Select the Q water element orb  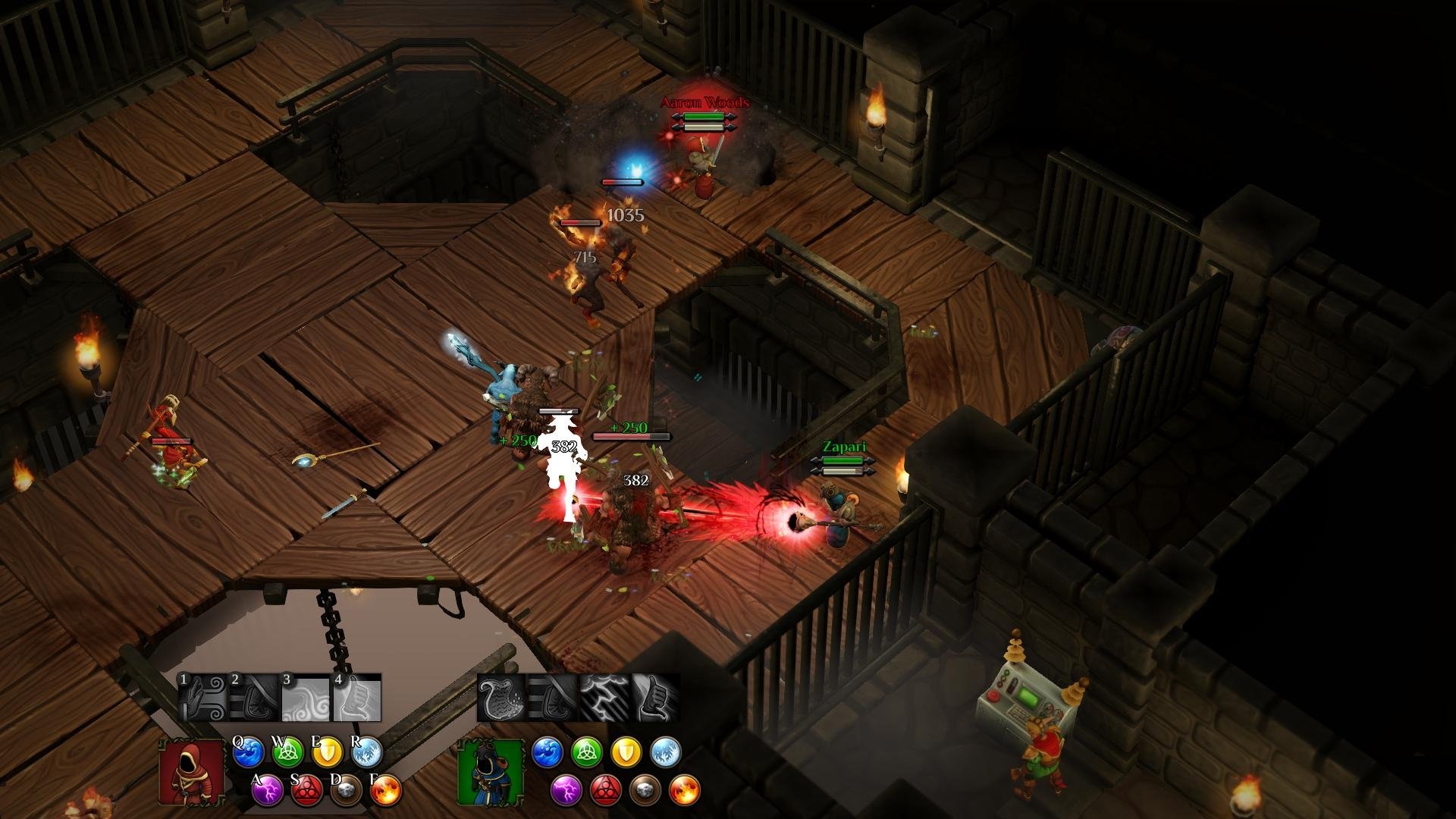tap(248, 752)
